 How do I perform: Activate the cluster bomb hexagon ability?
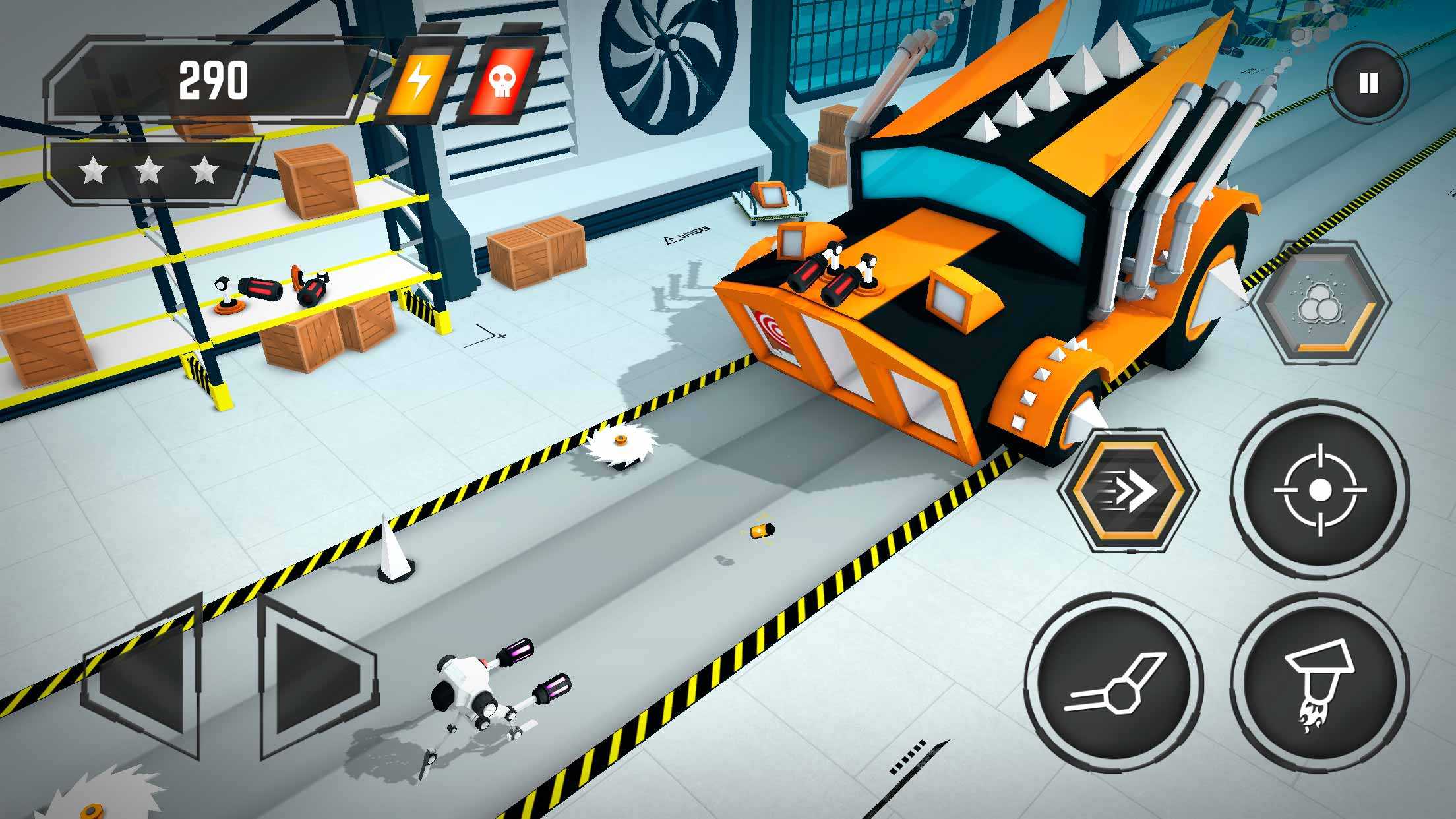pyautogui.click(x=1321, y=303)
